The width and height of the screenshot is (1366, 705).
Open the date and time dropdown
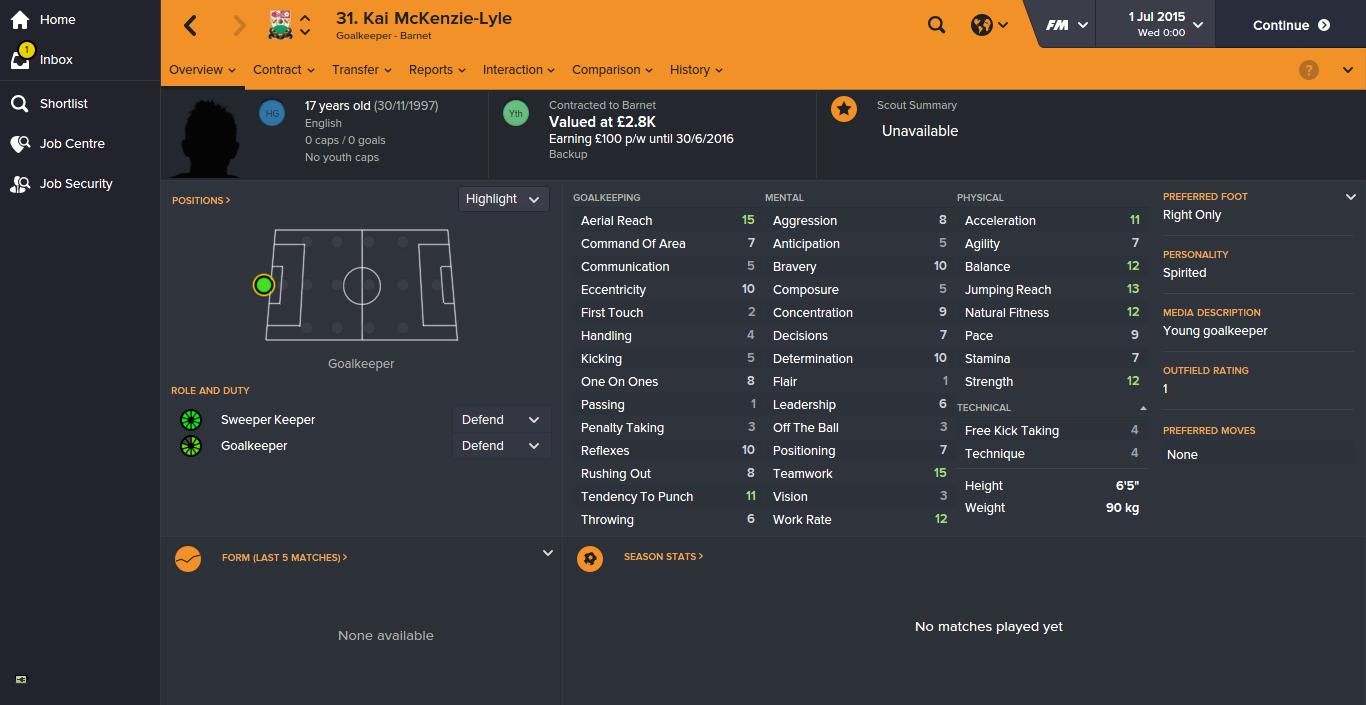(x=1165, y=25)
